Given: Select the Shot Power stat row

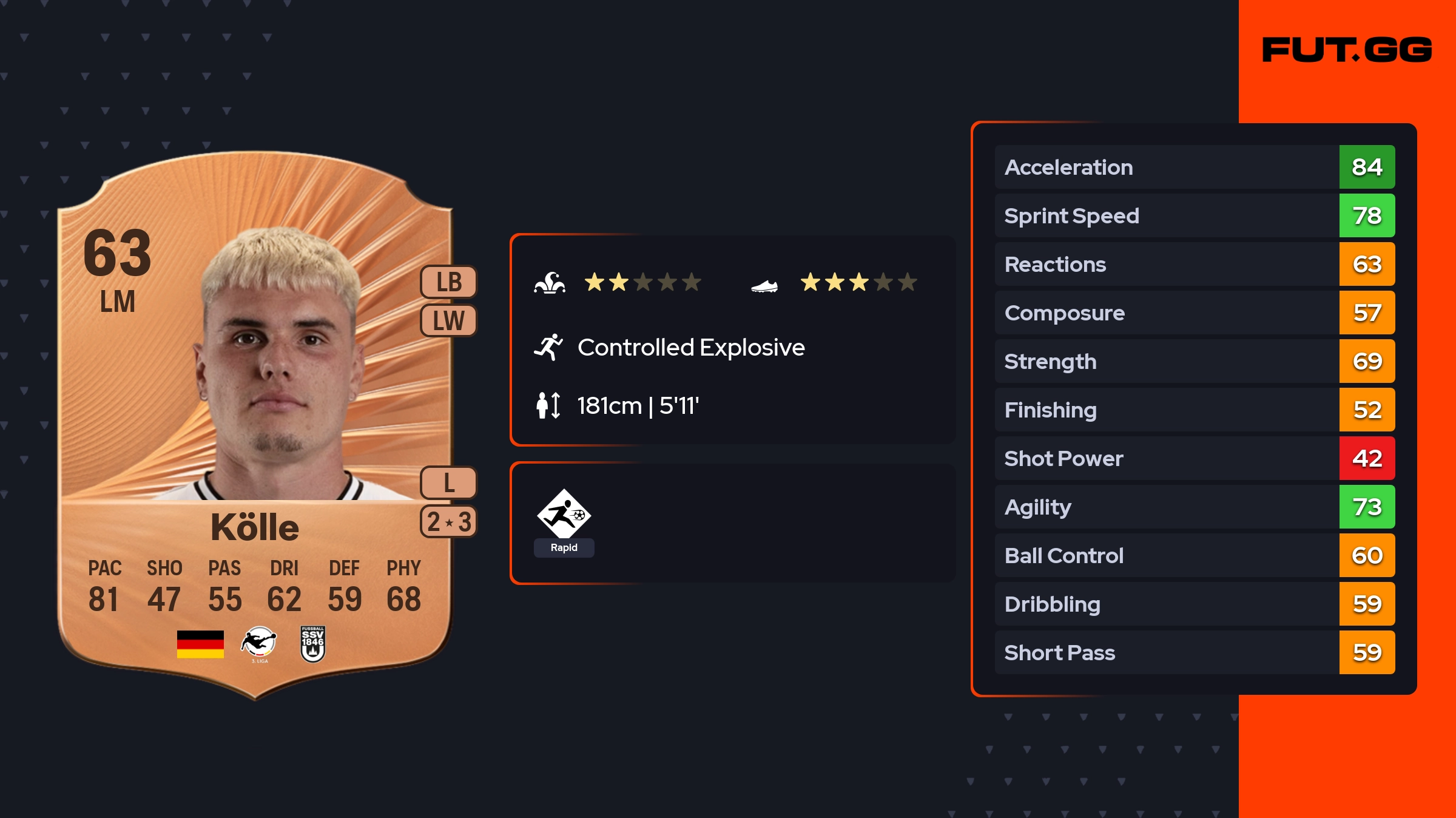Looking at the screenshot, I should point(1195,458).
